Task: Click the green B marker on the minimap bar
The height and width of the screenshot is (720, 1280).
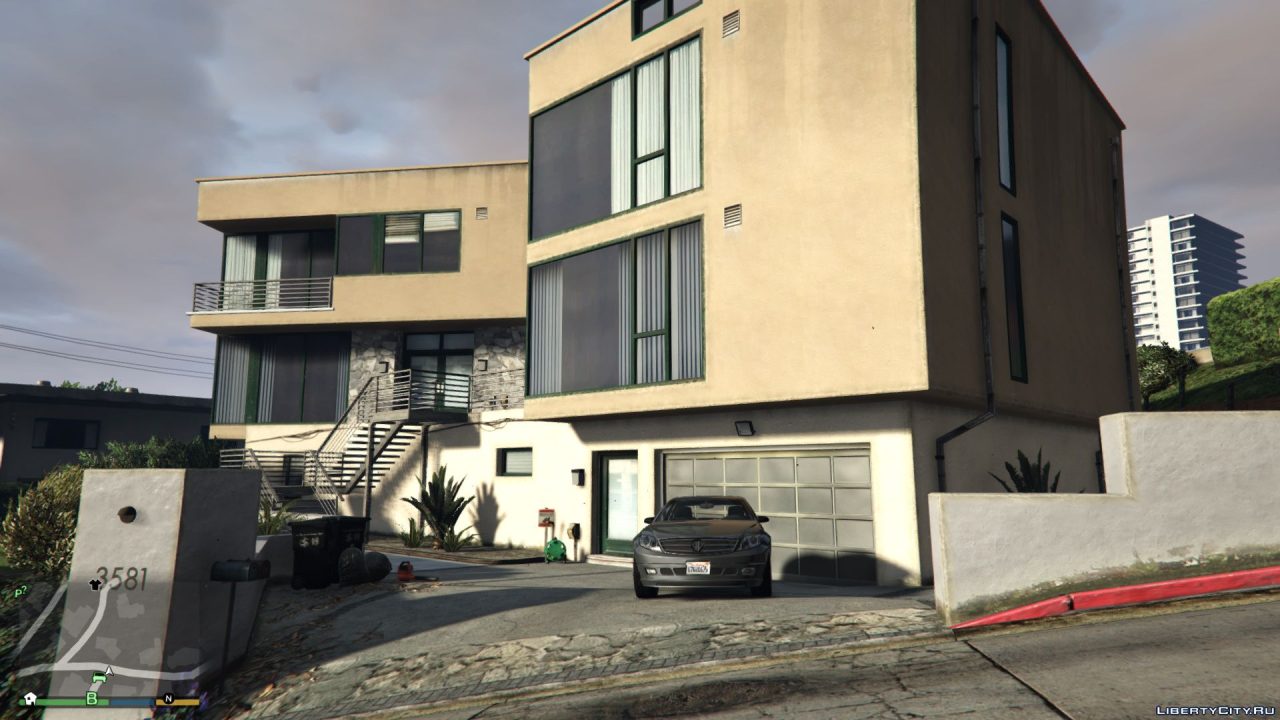Action: click(92, 698)
